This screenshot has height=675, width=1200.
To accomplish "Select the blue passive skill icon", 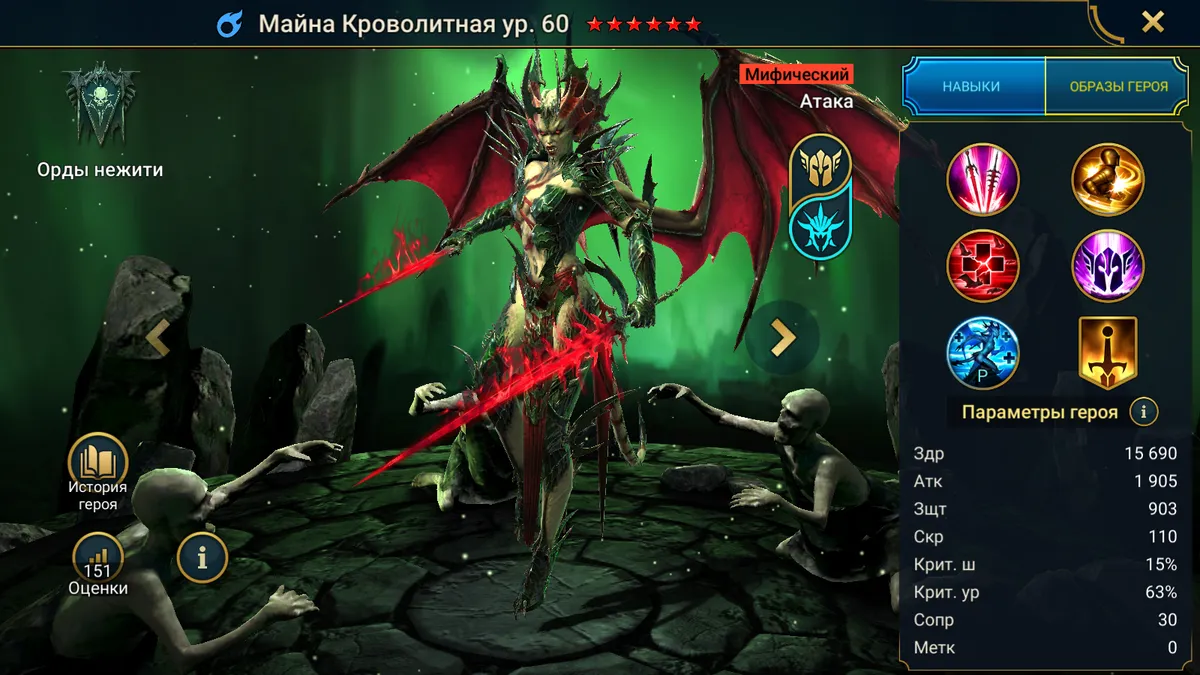I will pyautogui.click(x=983, y=352).
